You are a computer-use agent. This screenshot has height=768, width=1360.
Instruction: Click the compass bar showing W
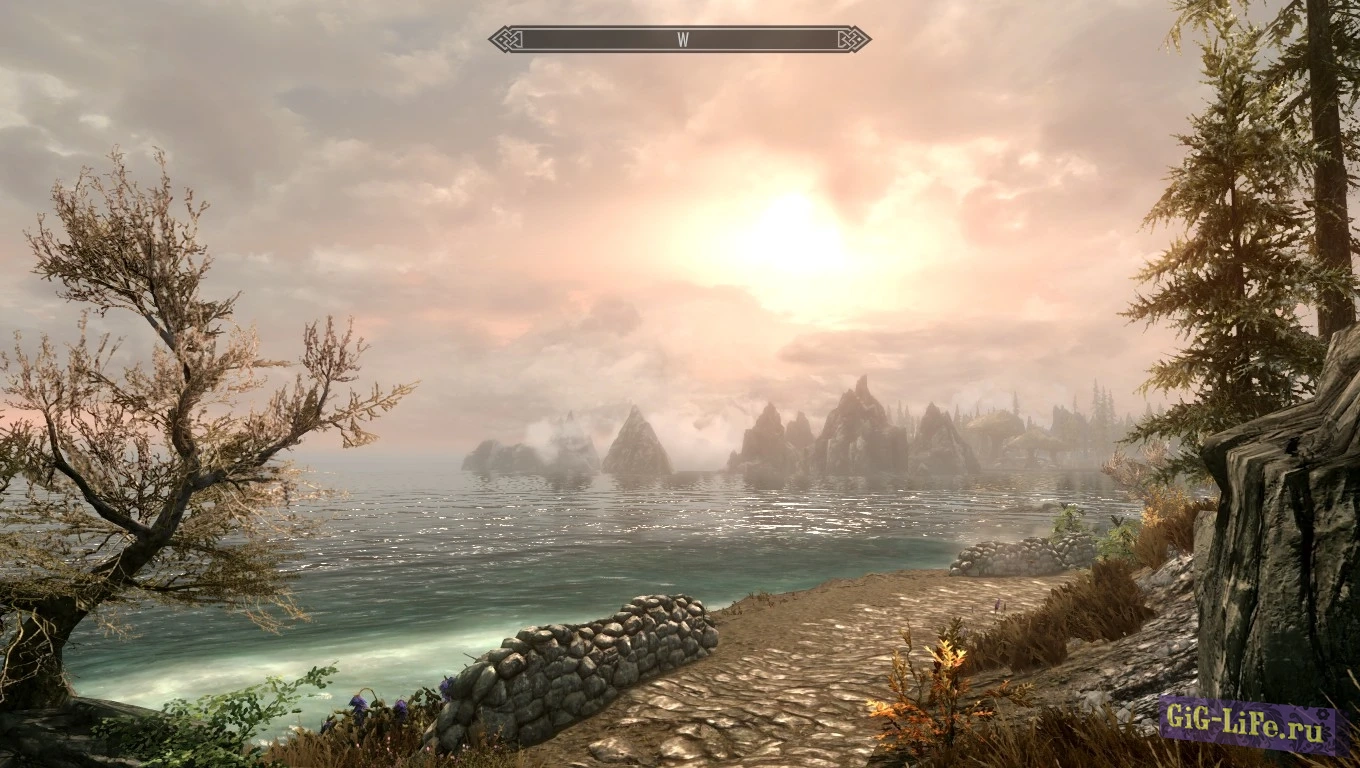[x=680, y=39]
